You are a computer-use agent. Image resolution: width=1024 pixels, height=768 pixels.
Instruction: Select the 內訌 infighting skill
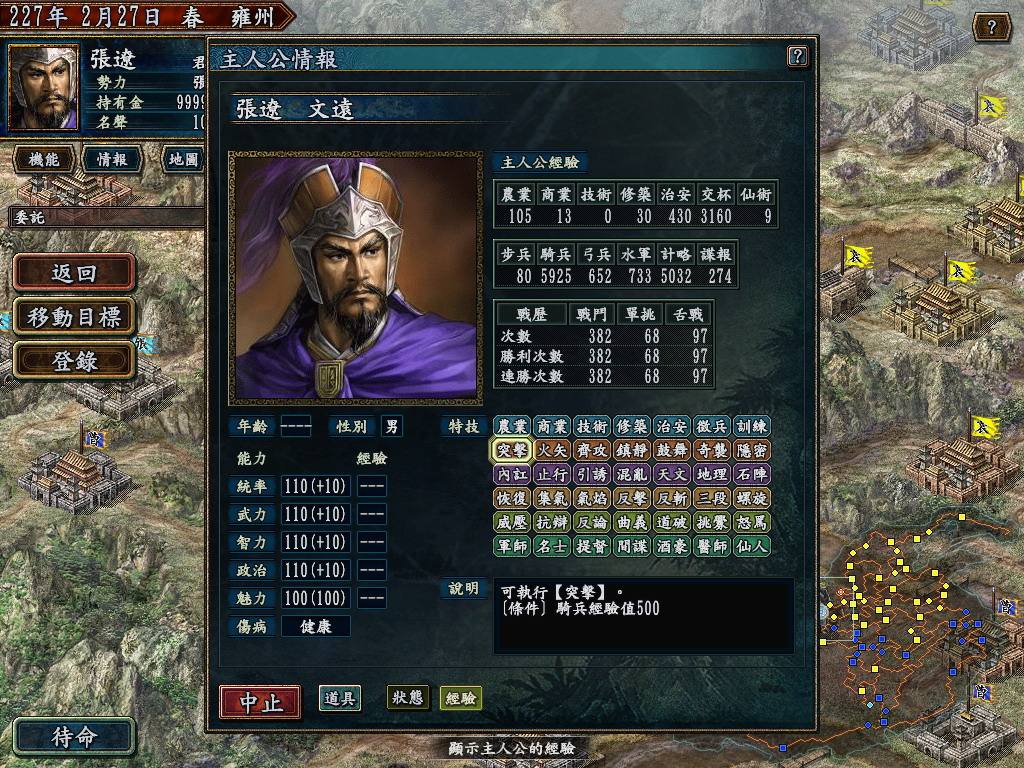tap(511, 474)
